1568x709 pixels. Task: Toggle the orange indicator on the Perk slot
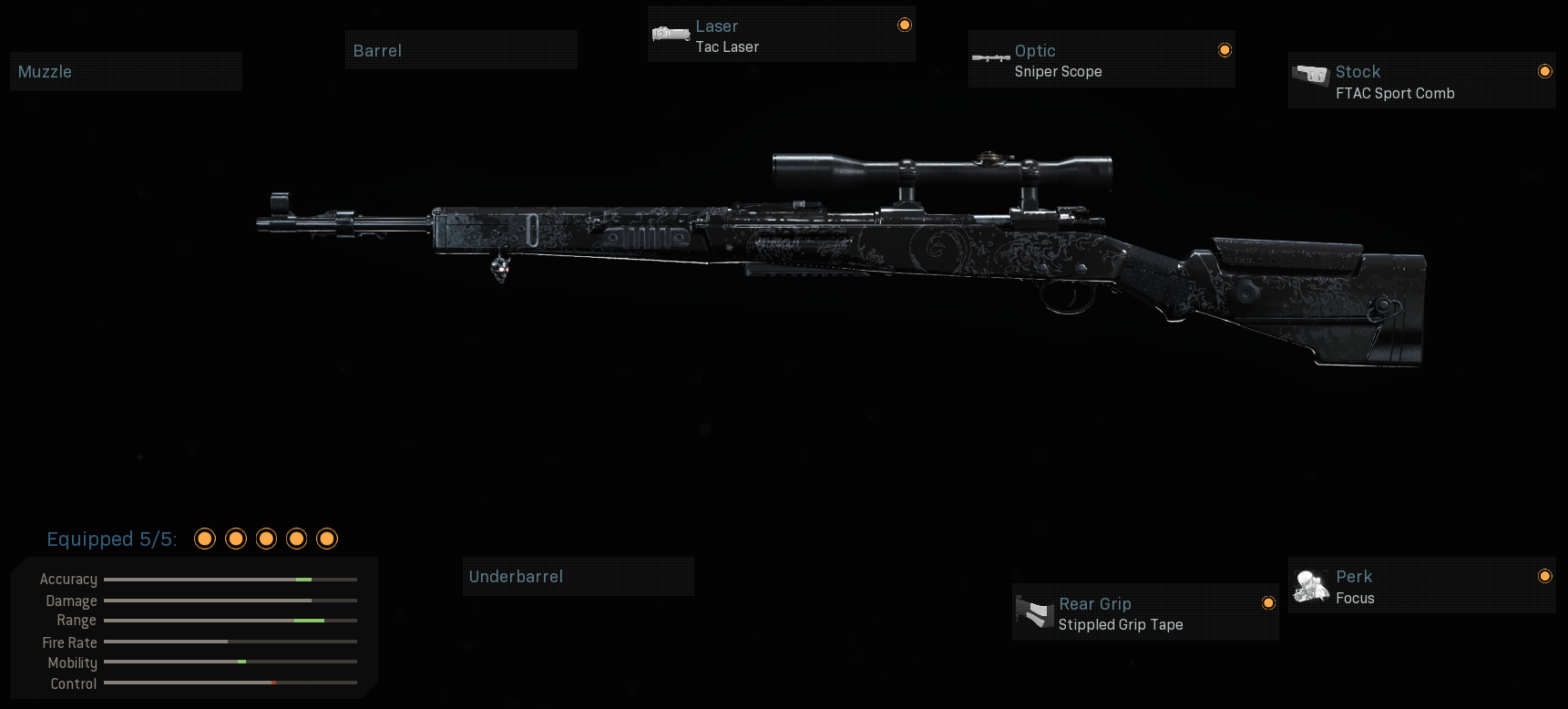coord(1545,575)
